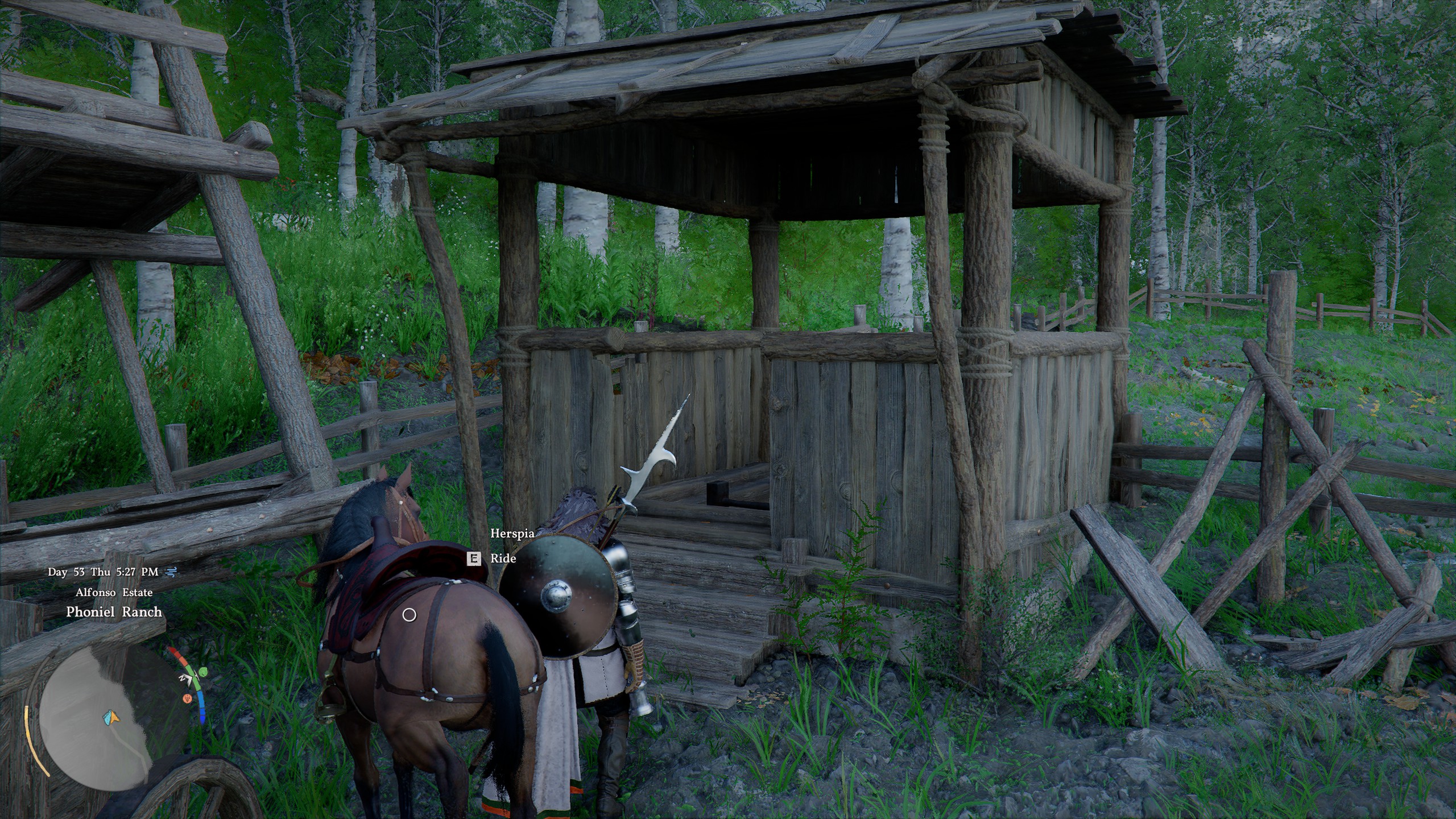Select the blue horse marker on the minimap
The height and width of the screenshot is (819, 1456).
107,719
